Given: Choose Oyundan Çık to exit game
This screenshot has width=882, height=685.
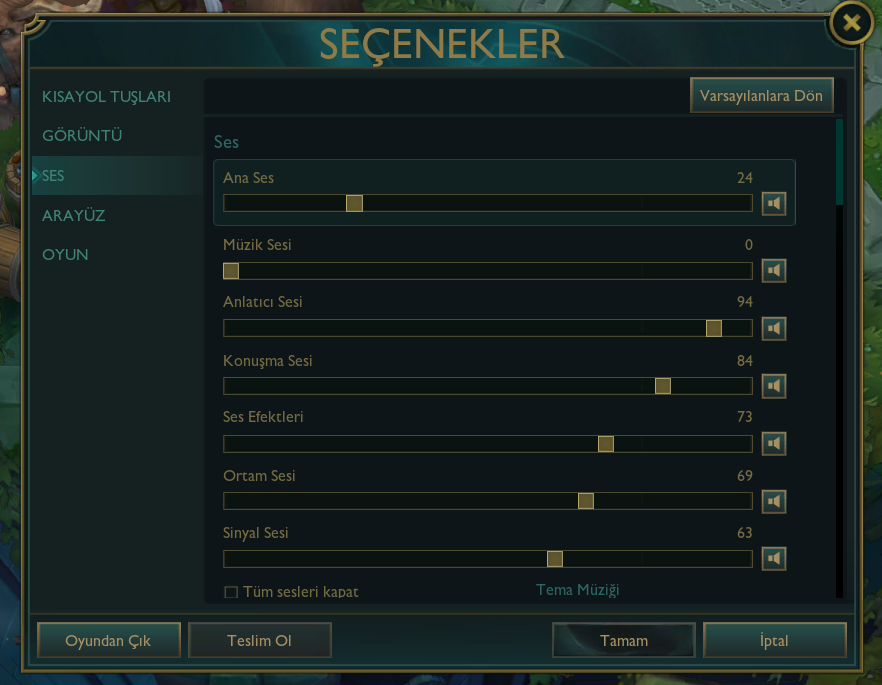Looking at the screenshot, I should pos(108,641).
